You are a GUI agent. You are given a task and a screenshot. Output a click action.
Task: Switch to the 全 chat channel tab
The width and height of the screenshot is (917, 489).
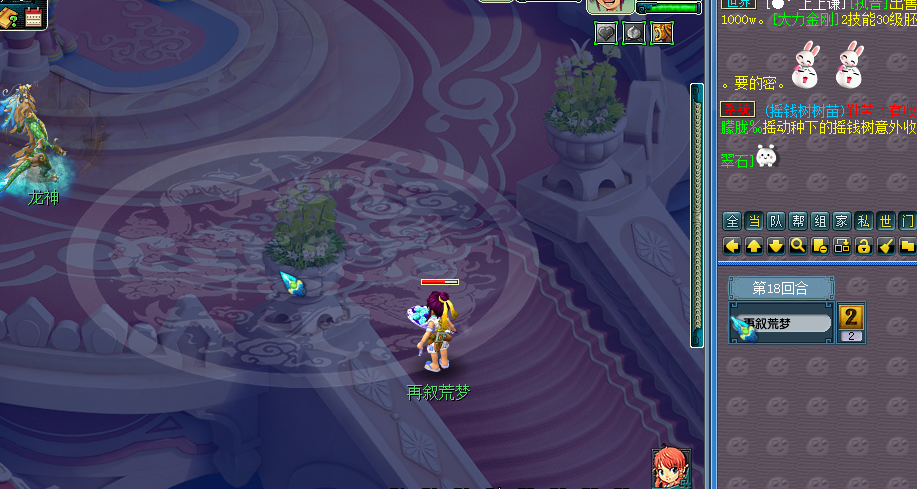pyautogui.click(x=732, y=222)
